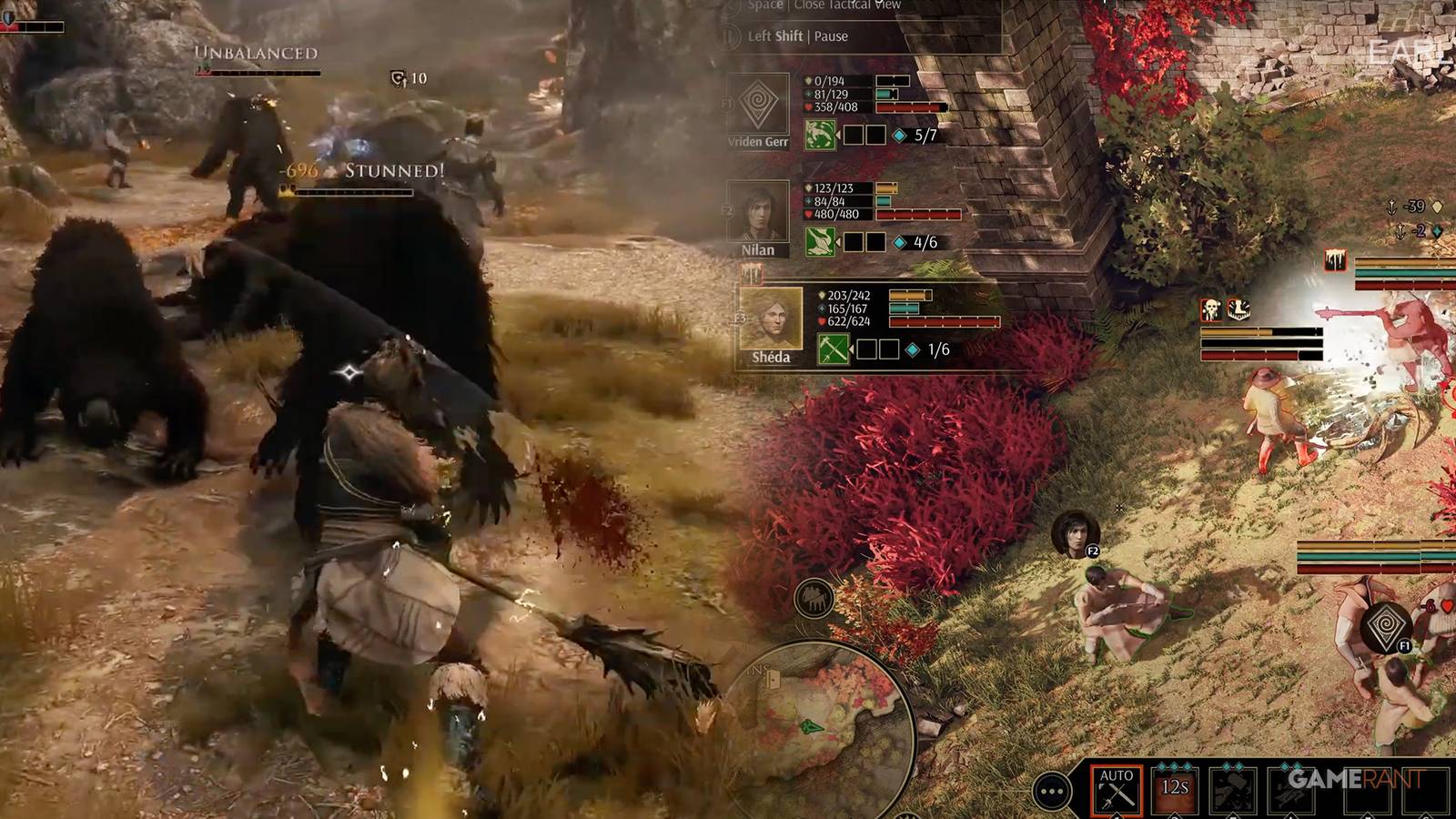Switch to Shéda using the F3 portrait
1456x819 pixels.
[770, 317]
